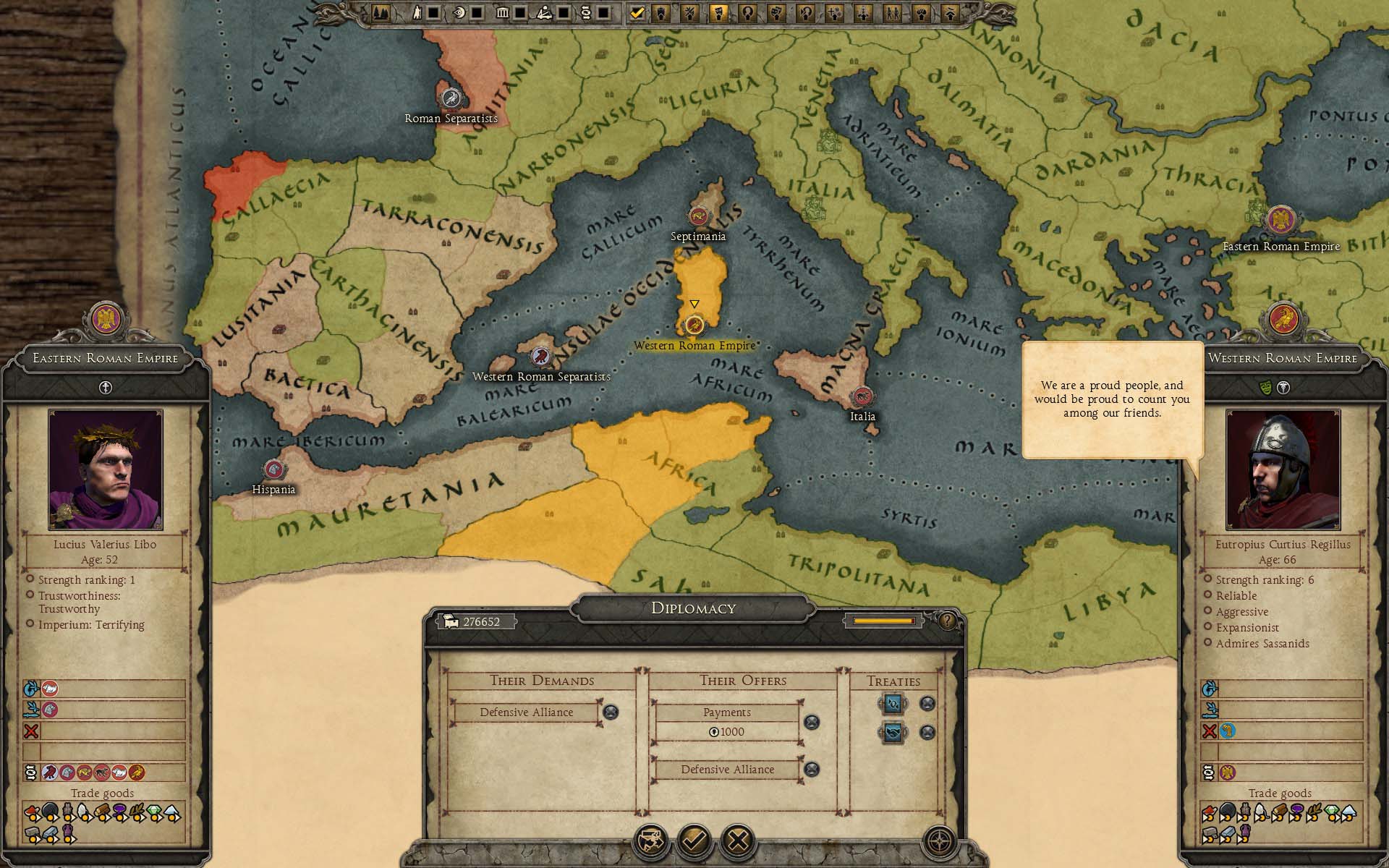
Task: Select the Hispania faction marker on map
Action: pyautogui.click(x=273, y=470)
